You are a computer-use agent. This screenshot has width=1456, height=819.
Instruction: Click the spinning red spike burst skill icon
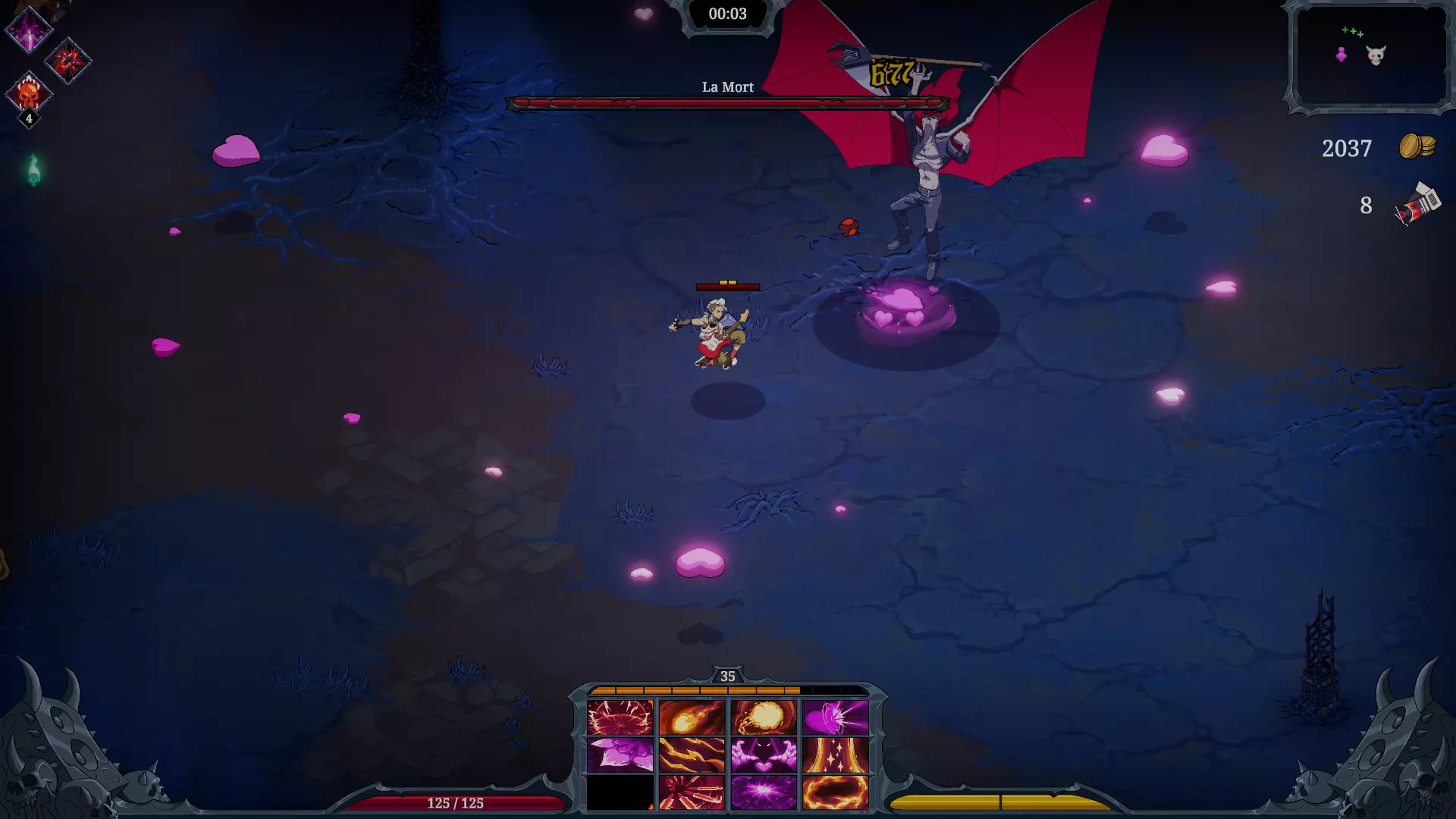(692, 795)
